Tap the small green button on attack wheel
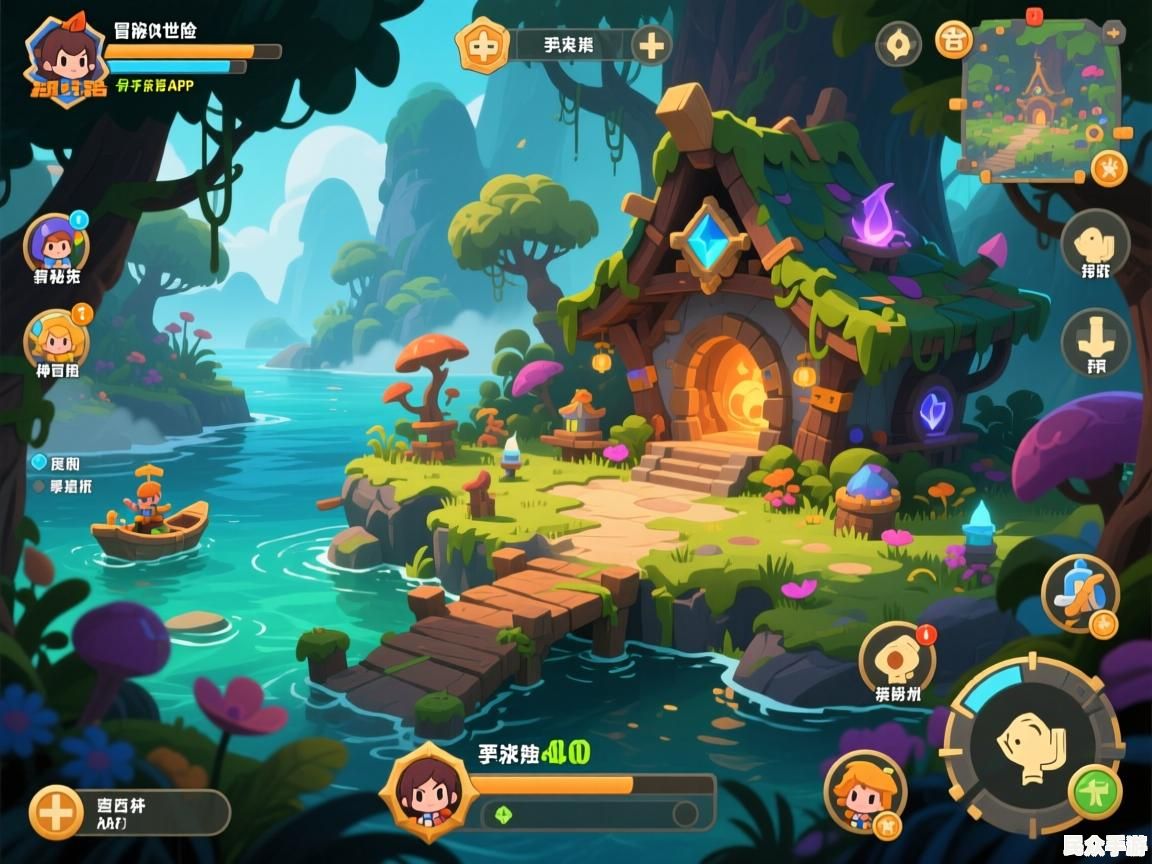 click(x=1095, y=793)
